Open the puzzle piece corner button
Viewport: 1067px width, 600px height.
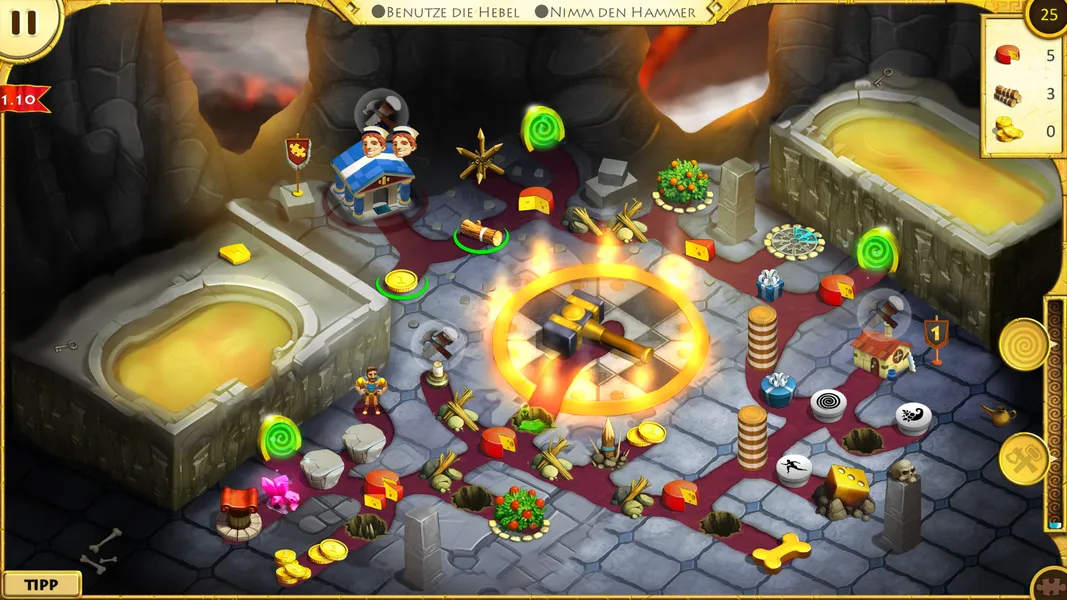click(1050, 585)
